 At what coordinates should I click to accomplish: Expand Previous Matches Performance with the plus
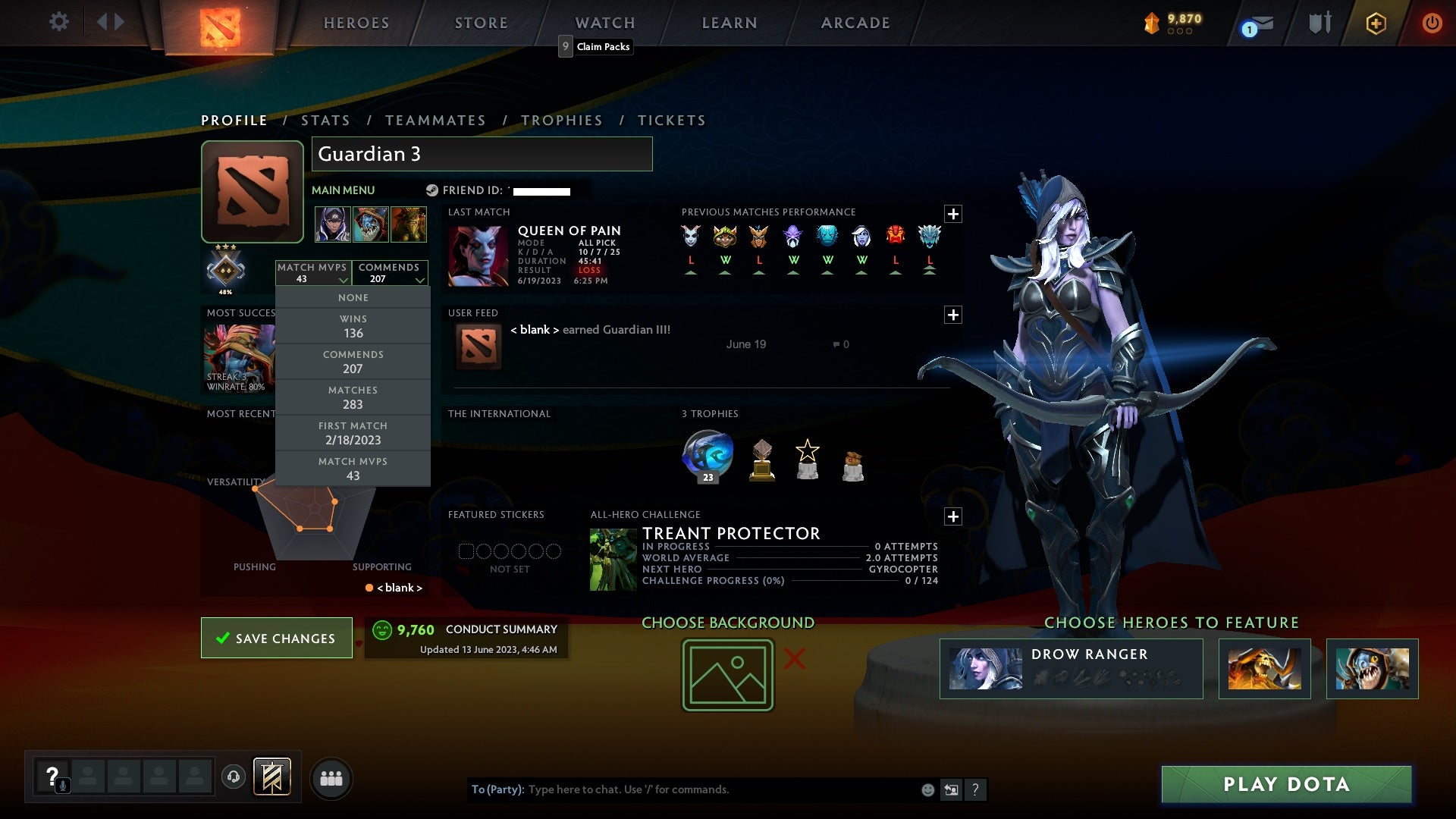pos(953,214)
